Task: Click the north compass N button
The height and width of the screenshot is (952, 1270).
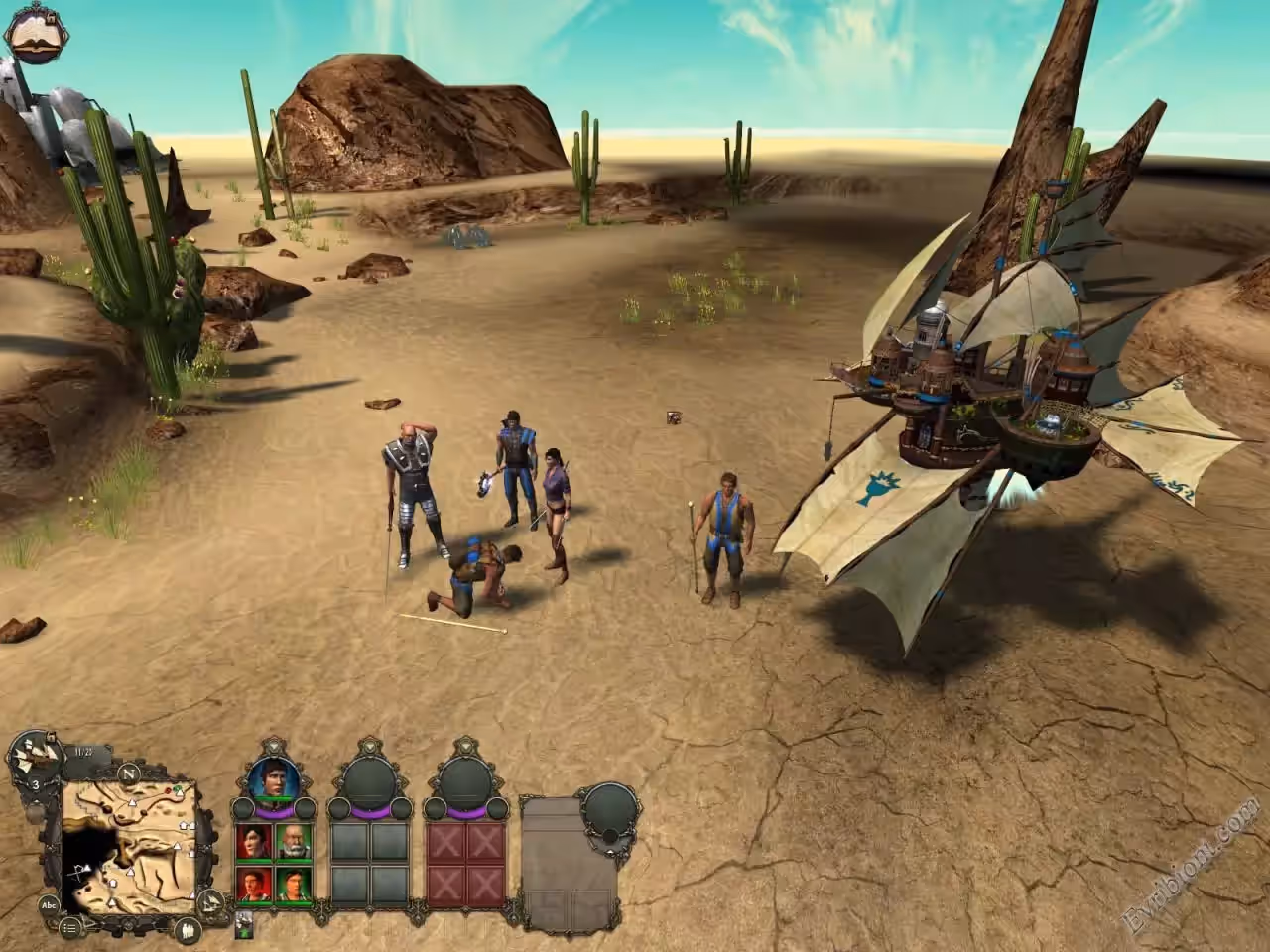Action: click(128, 772)
